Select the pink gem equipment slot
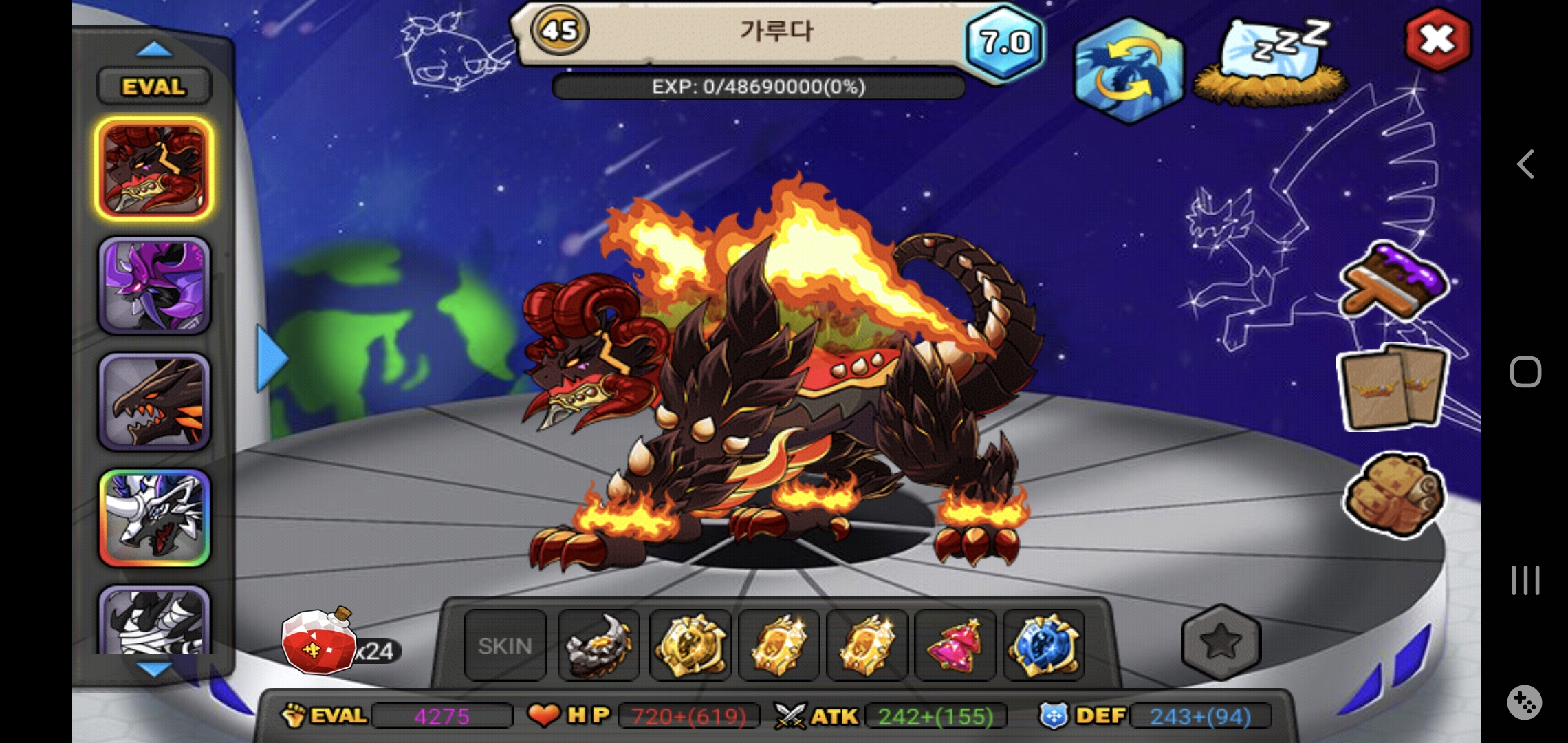 [955, 645]
